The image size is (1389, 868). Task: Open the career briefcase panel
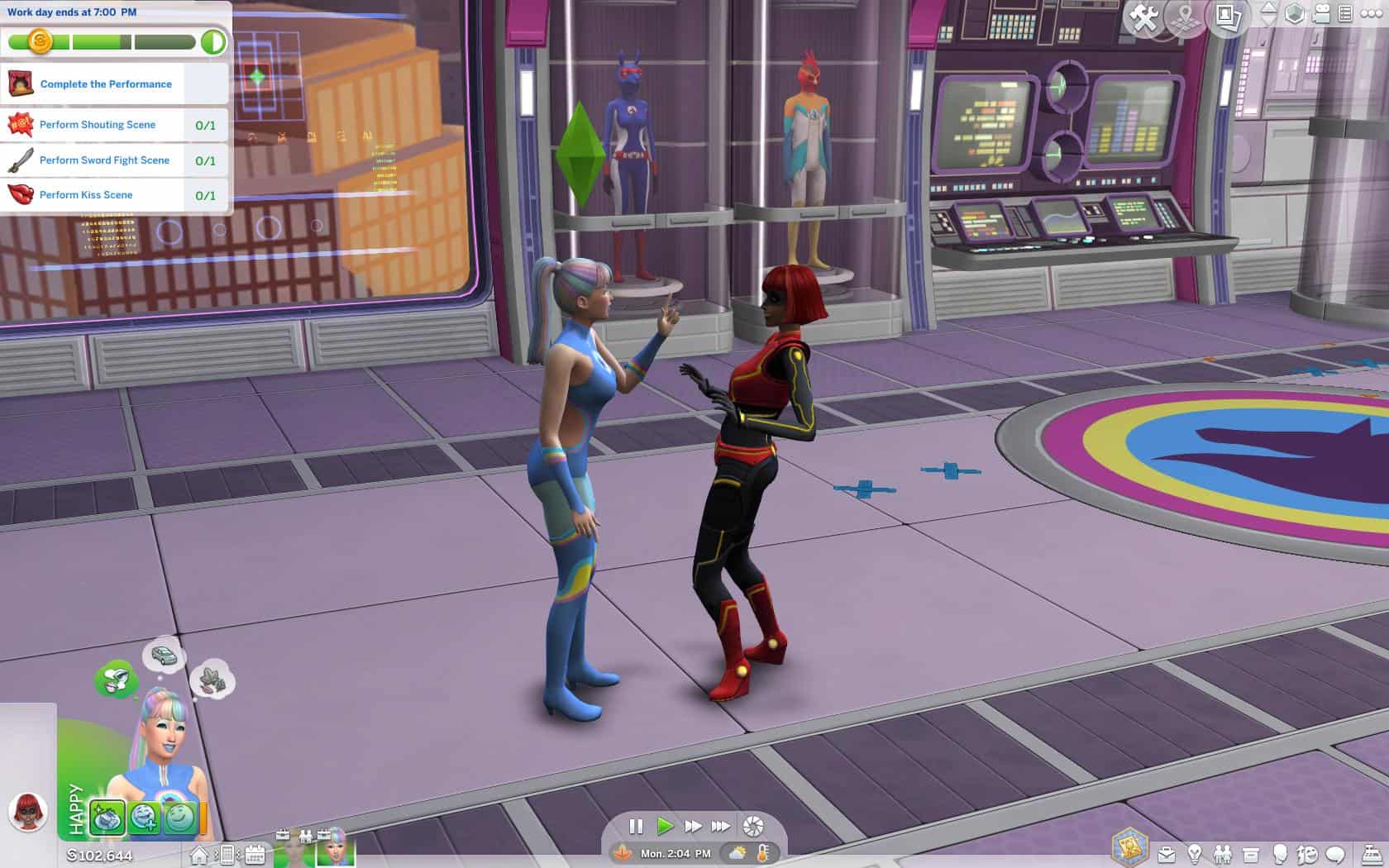[x=1167, y=854]
